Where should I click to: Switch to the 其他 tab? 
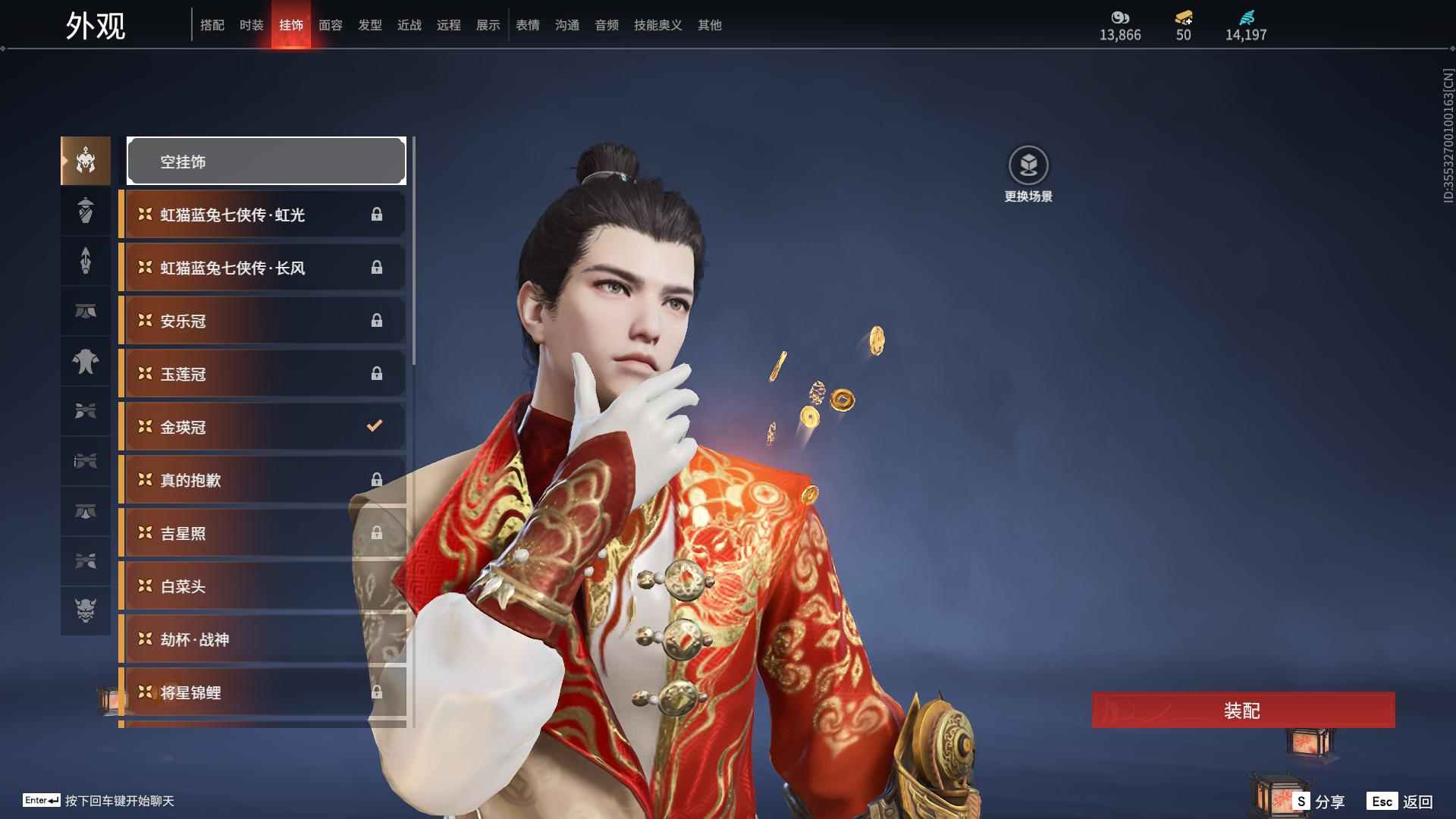(709, 25)
